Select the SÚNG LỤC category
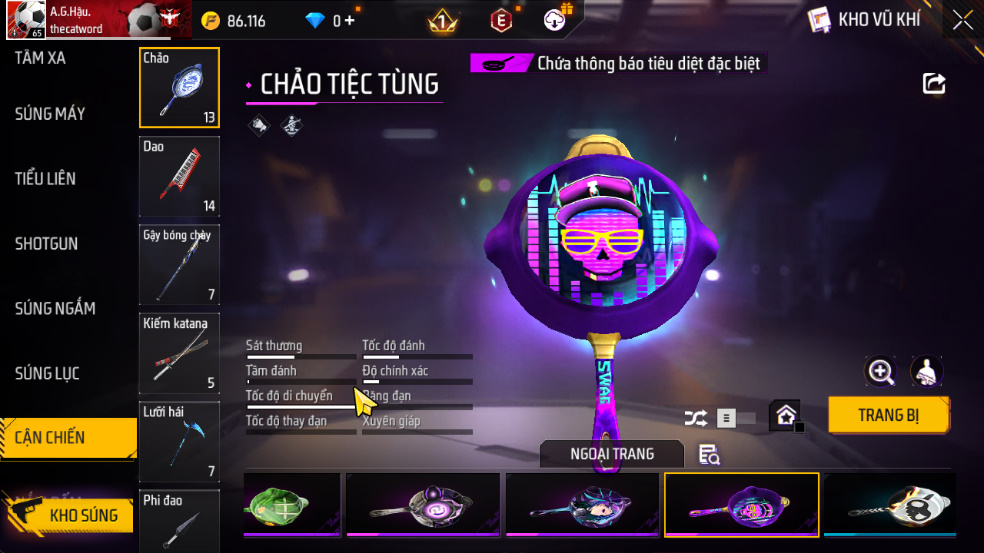The height and width of the screenshot is (553, 984). tap(47, 373)
